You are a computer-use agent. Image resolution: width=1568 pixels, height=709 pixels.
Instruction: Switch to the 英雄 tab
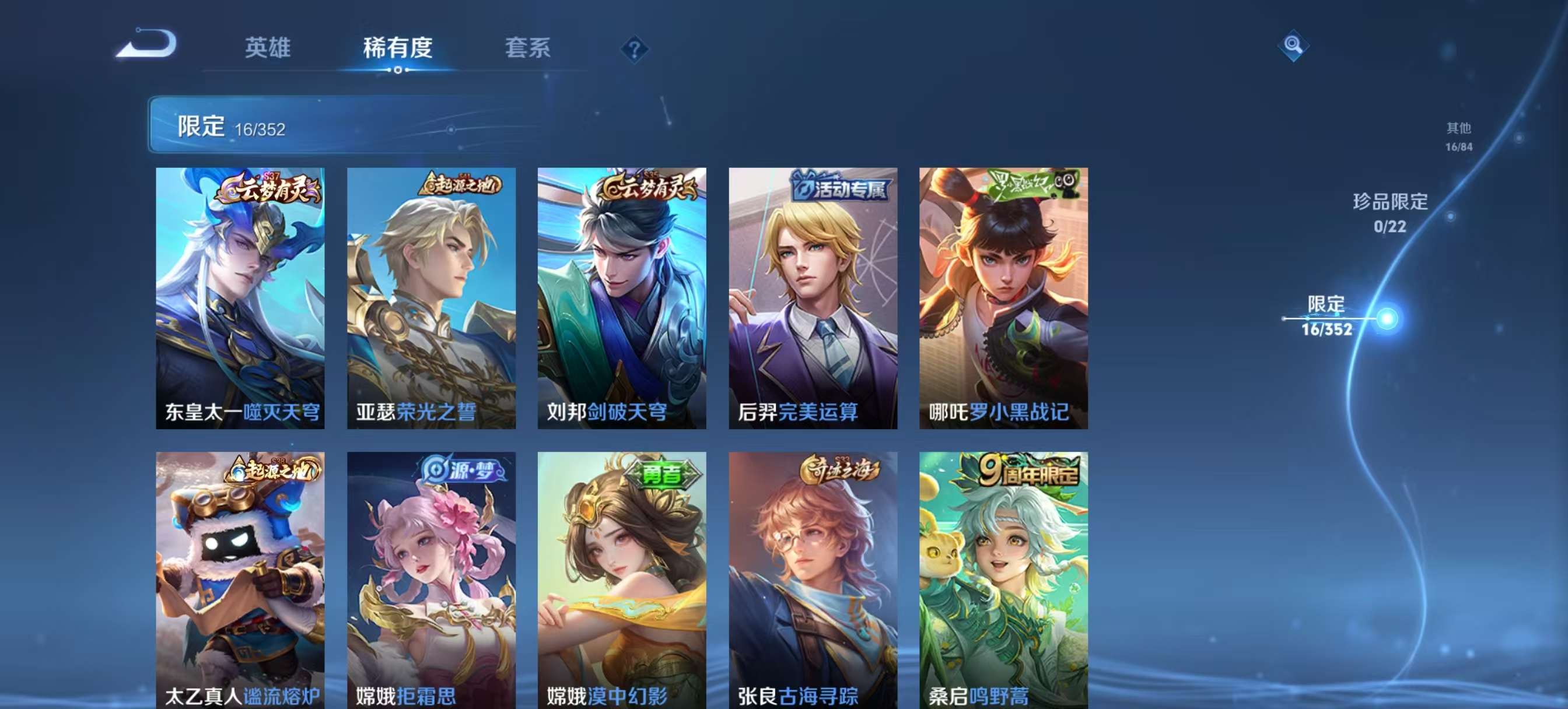[x=268, y=49]
